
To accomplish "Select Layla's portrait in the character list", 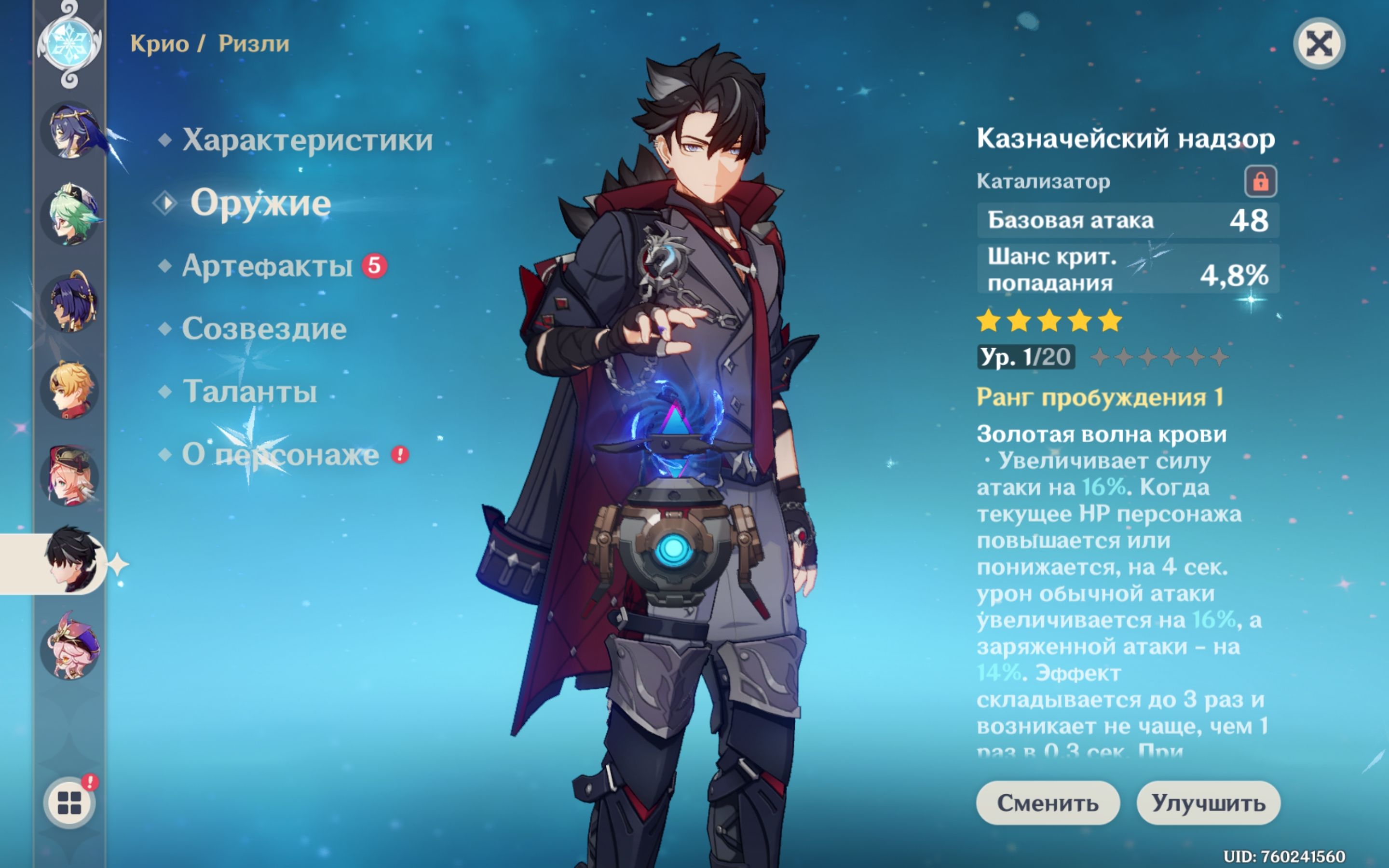I will click(70, 131).
